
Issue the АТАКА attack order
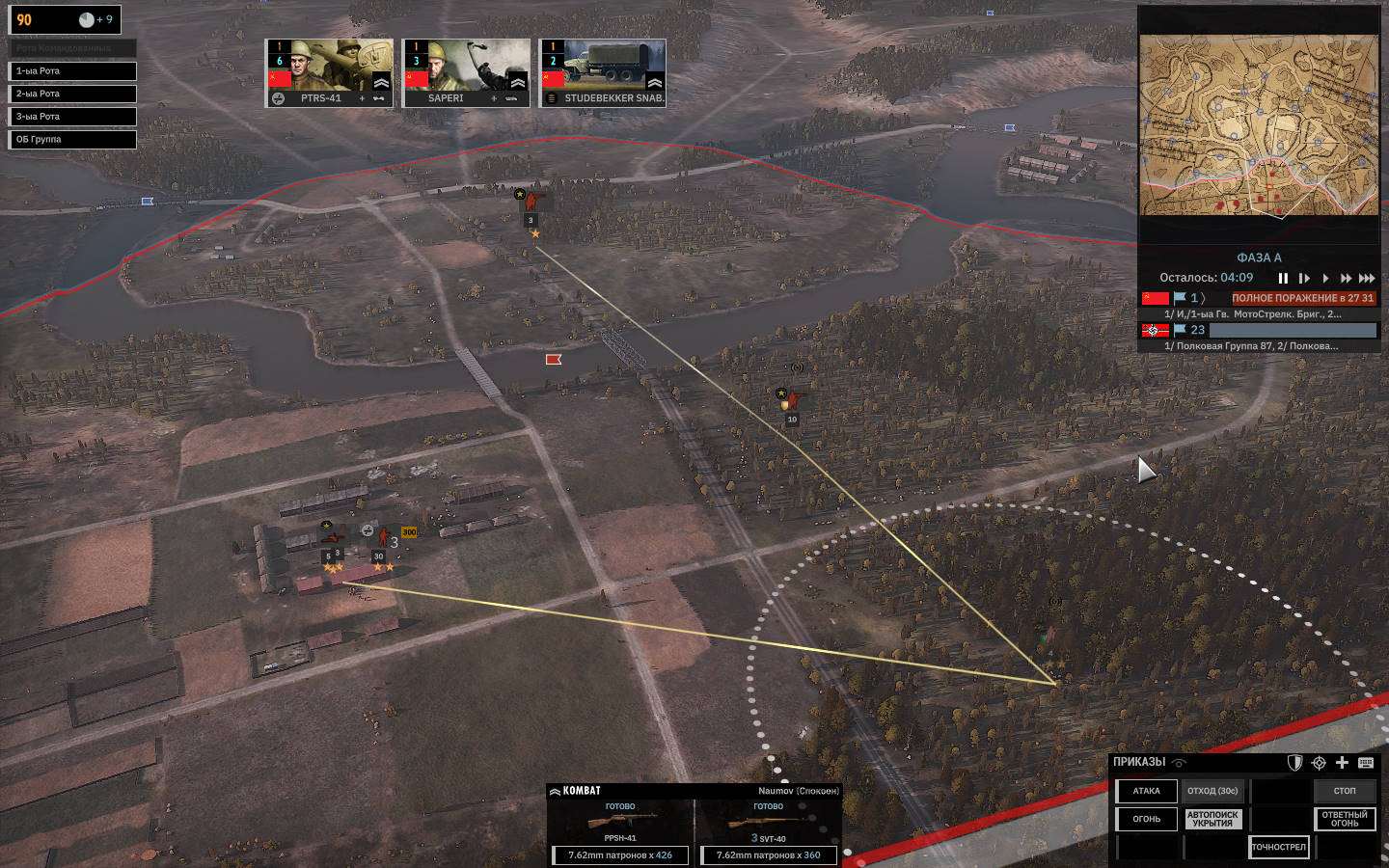click(1147, 791)
